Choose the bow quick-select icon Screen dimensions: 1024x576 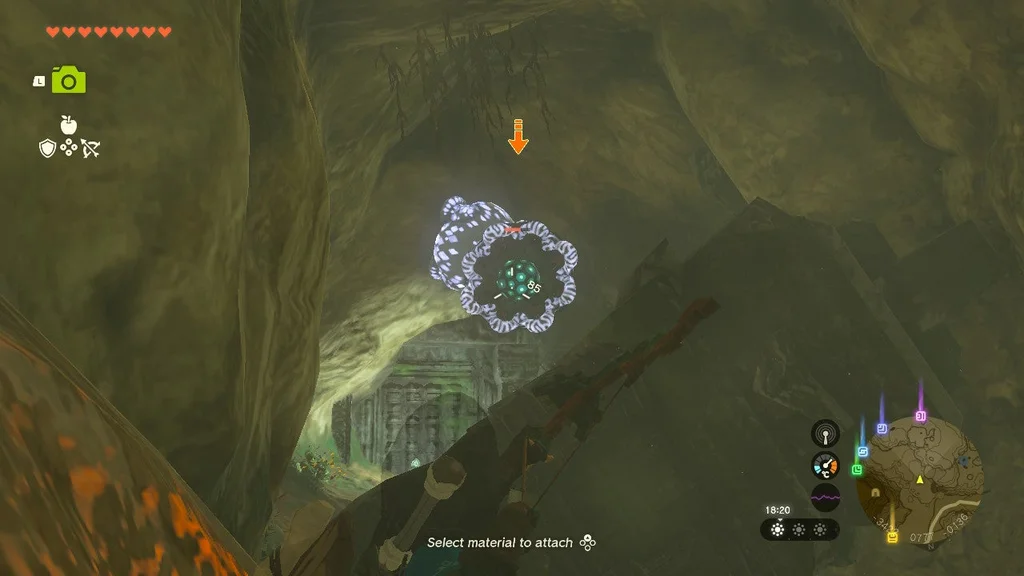click(91, 149)
